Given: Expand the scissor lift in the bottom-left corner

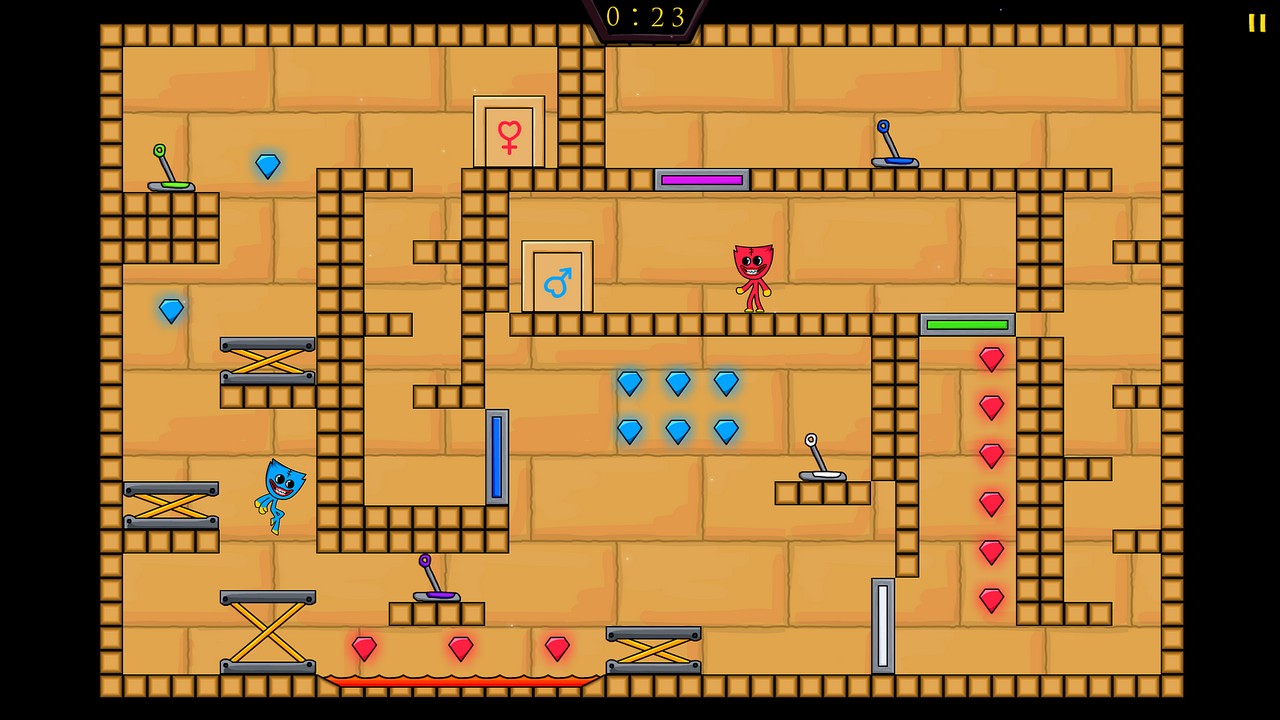Looking at the screenshot, I should tap(267, 630).
